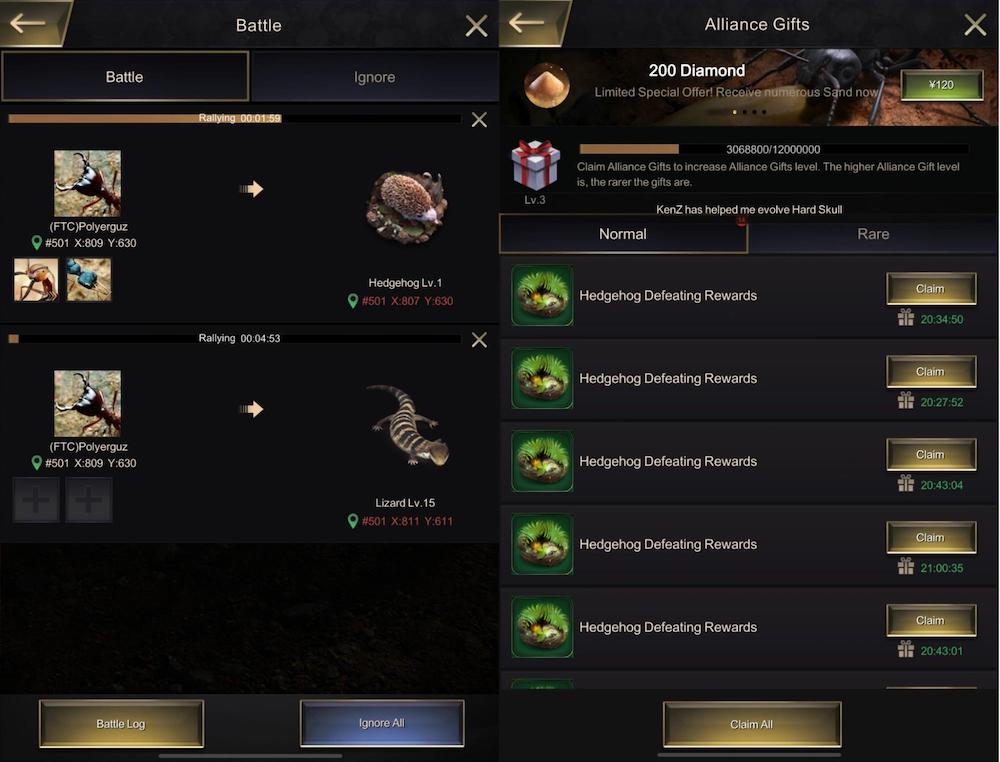Select the Battle tab
The width and height of the screenshot is (1000, 762).
coord(125,77)
